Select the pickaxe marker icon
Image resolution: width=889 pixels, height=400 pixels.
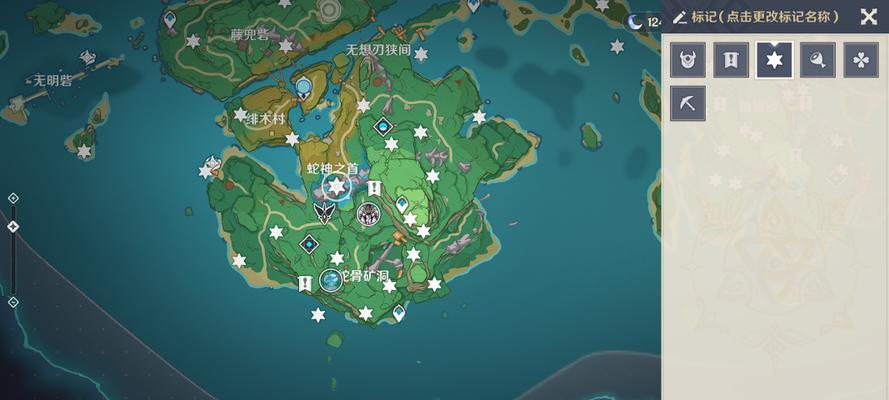(x=688, y=103)
